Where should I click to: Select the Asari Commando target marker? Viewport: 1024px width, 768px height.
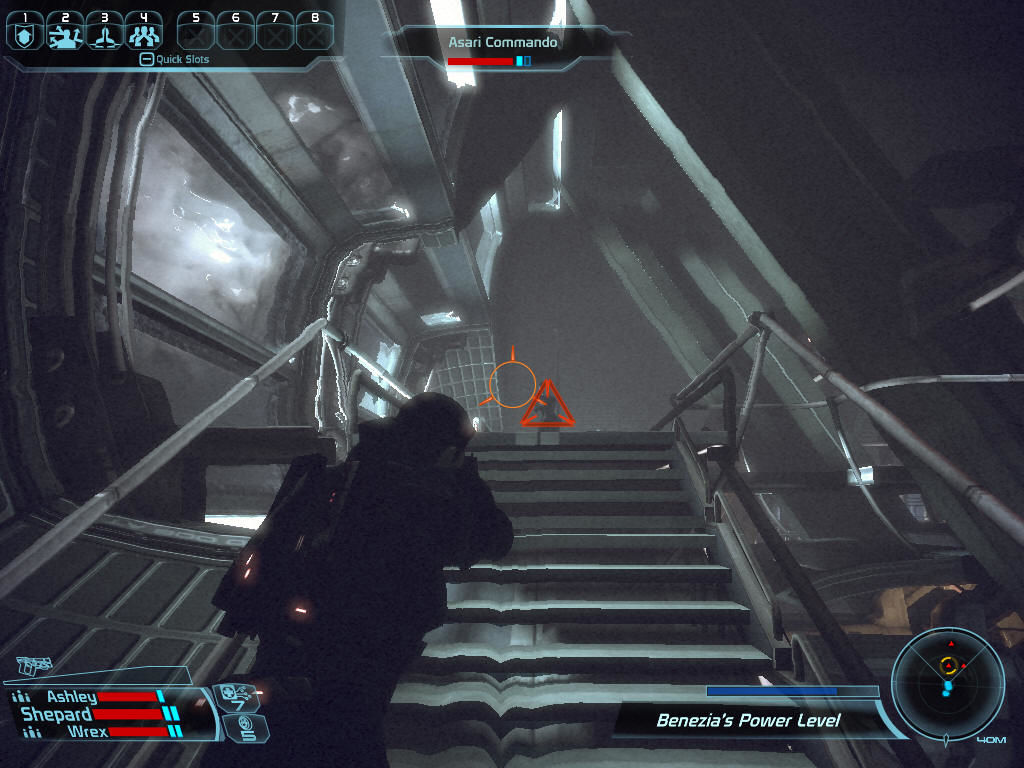546,406
